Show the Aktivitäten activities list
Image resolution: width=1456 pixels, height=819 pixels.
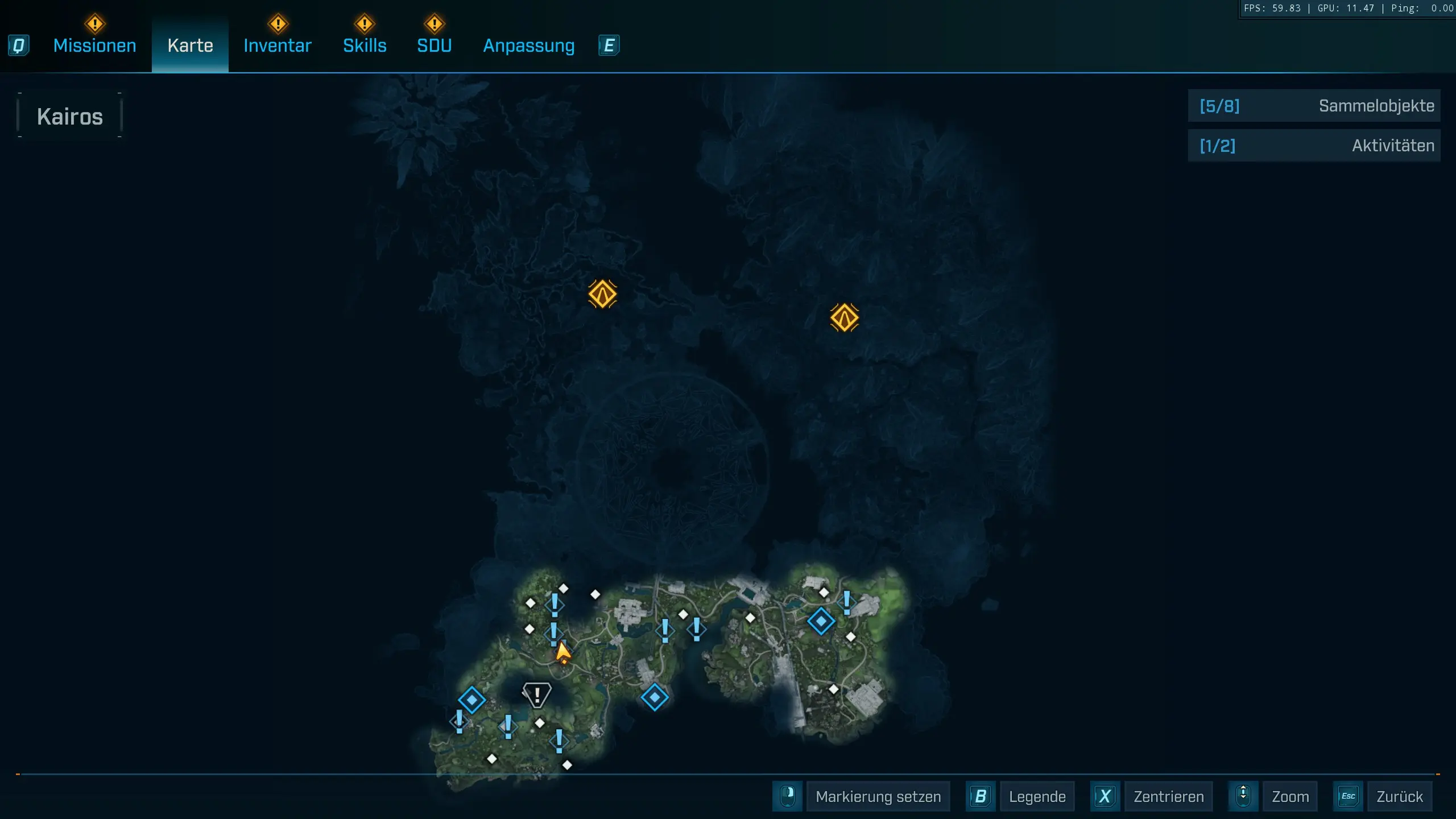coord(1314,146)
